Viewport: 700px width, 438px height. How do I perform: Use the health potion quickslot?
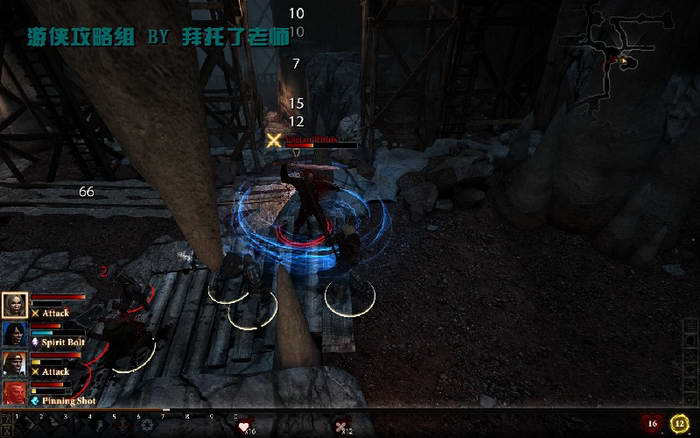coord(244,426)
